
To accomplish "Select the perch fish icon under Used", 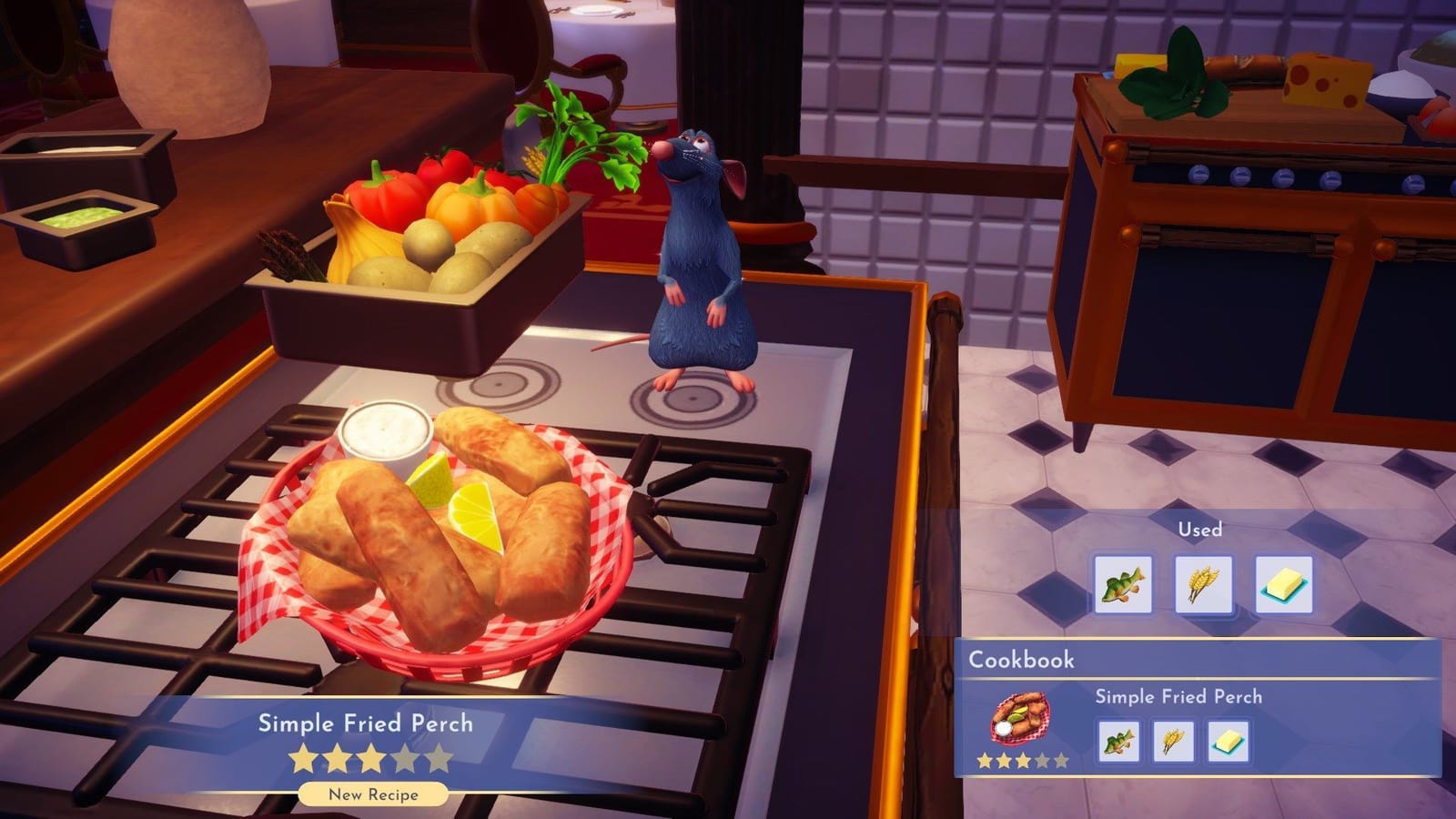I will [x=1122, y=583].
